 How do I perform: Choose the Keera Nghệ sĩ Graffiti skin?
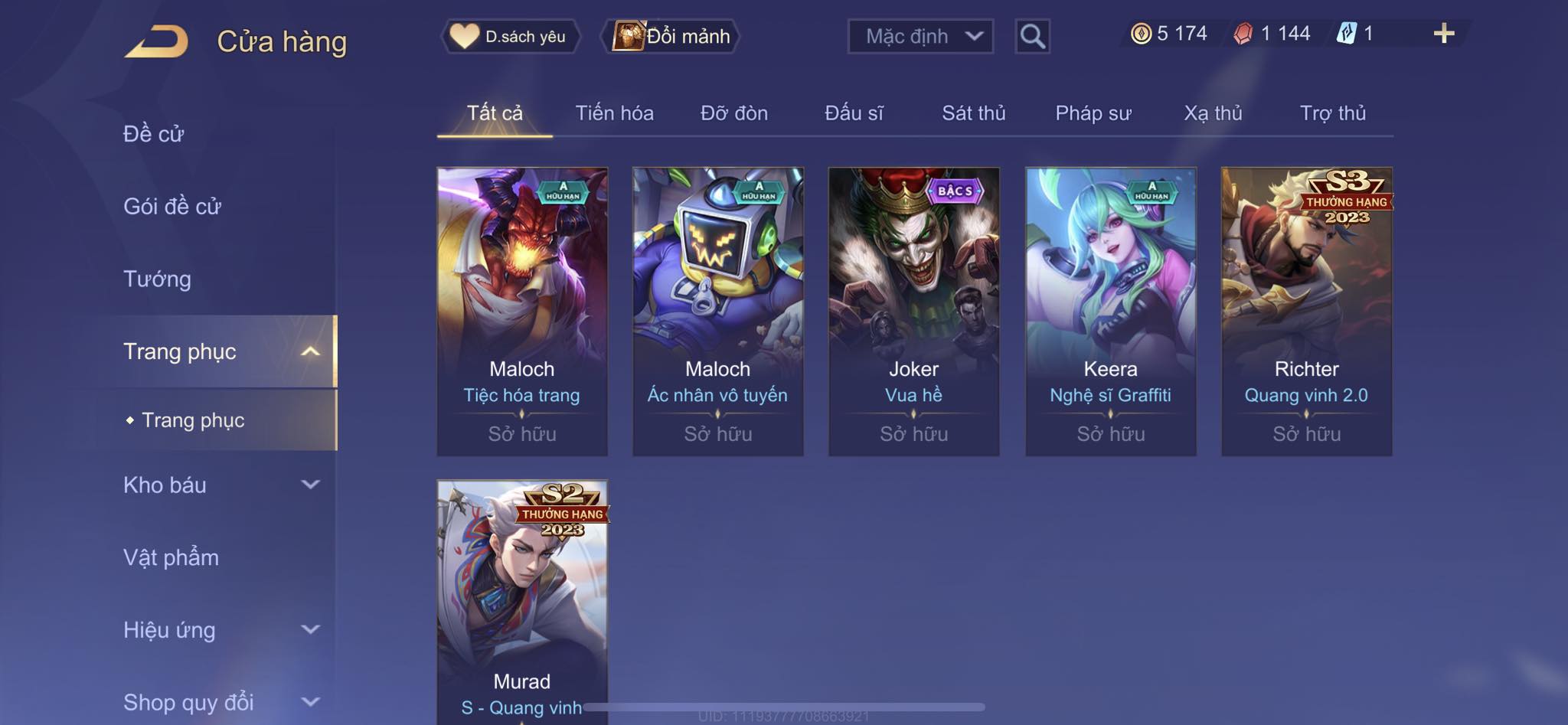(1110, 310)
